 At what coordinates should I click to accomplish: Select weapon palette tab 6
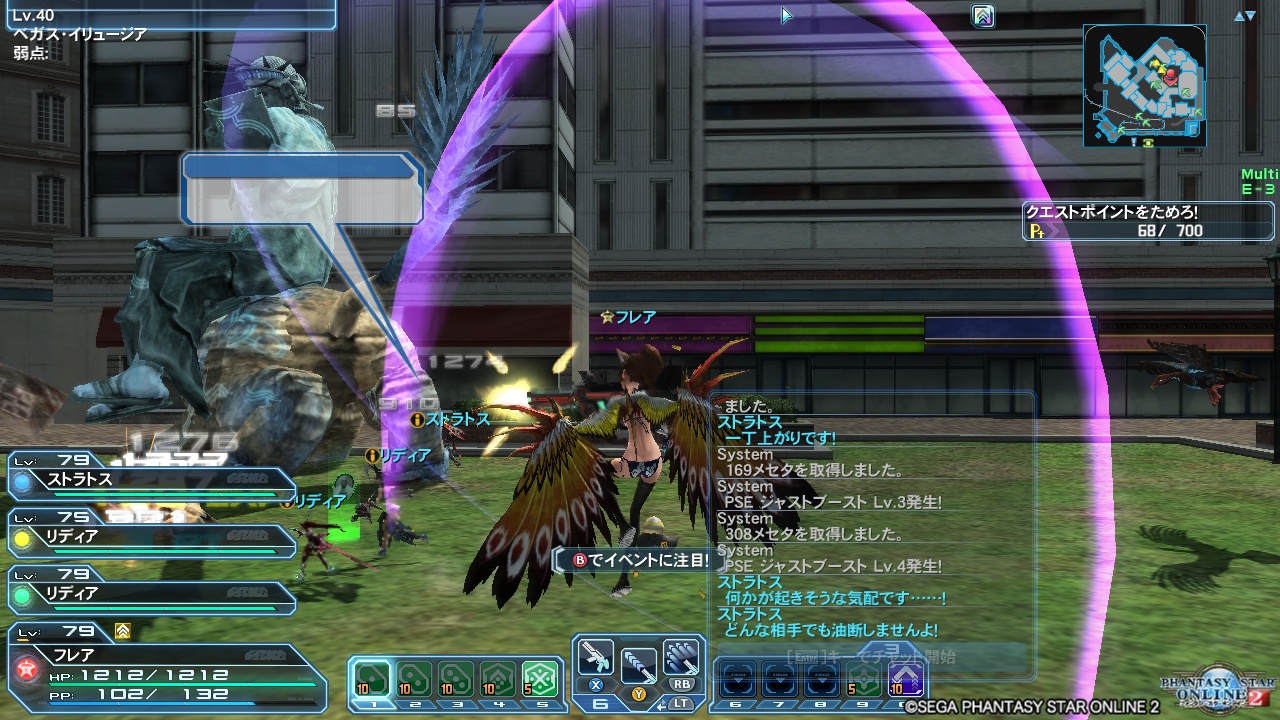pos(601,703)
